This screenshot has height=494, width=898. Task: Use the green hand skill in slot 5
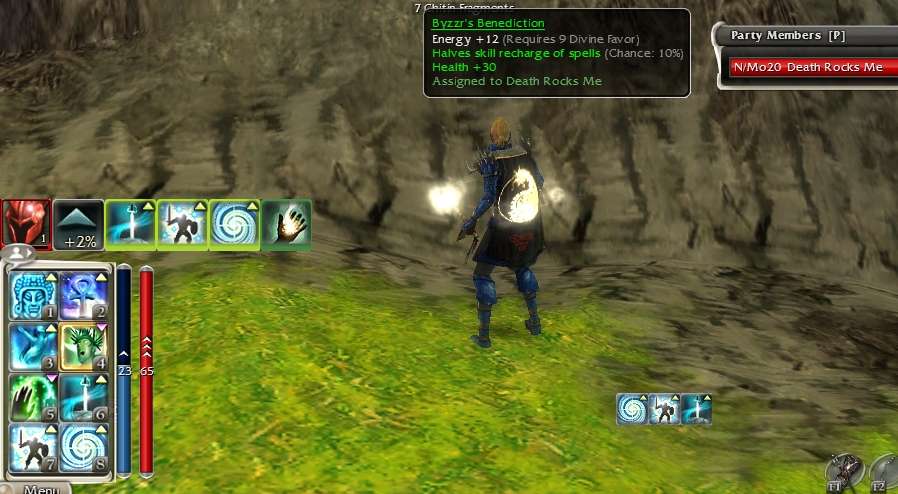pyautogui.click(x=32, y=397)
